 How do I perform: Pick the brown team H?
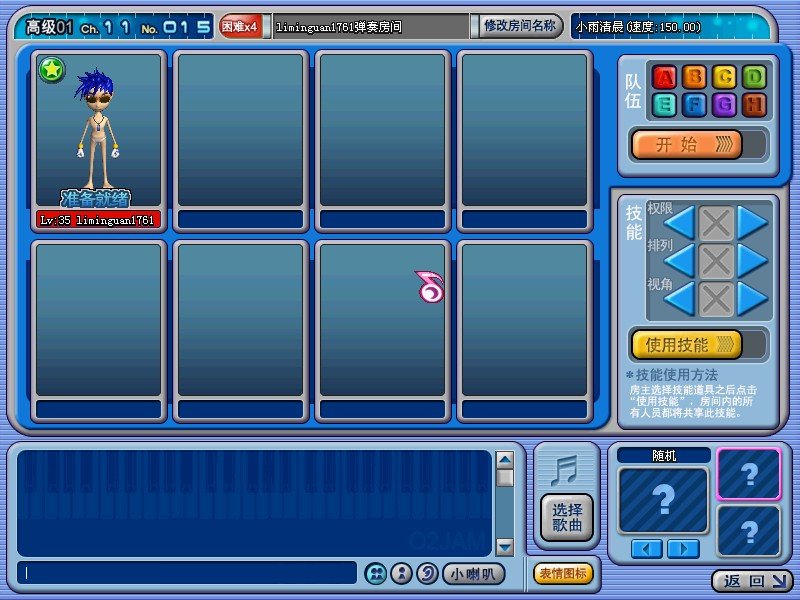[x=754, y=104]
